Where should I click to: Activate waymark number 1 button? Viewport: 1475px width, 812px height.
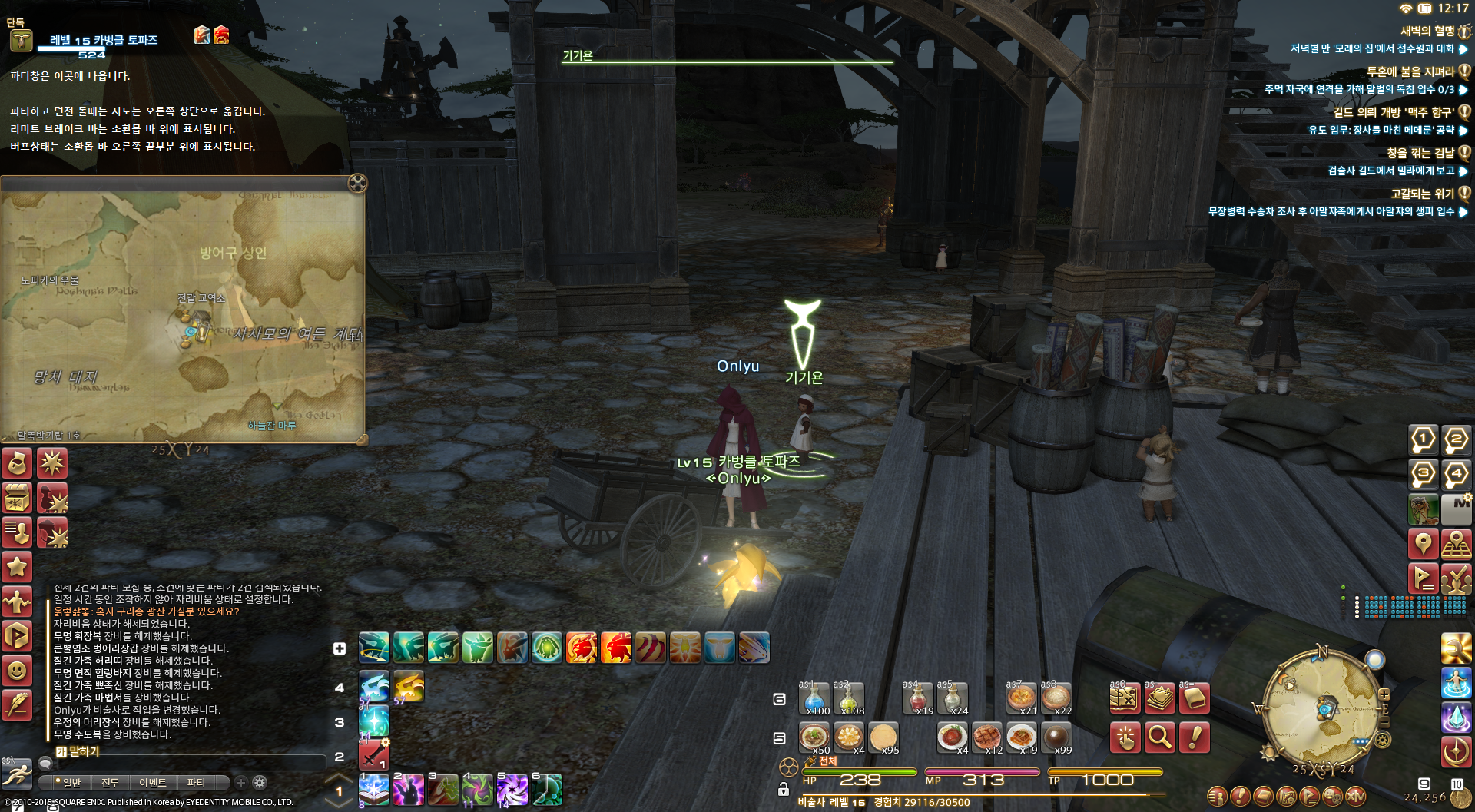click(x=1423, y=440)
